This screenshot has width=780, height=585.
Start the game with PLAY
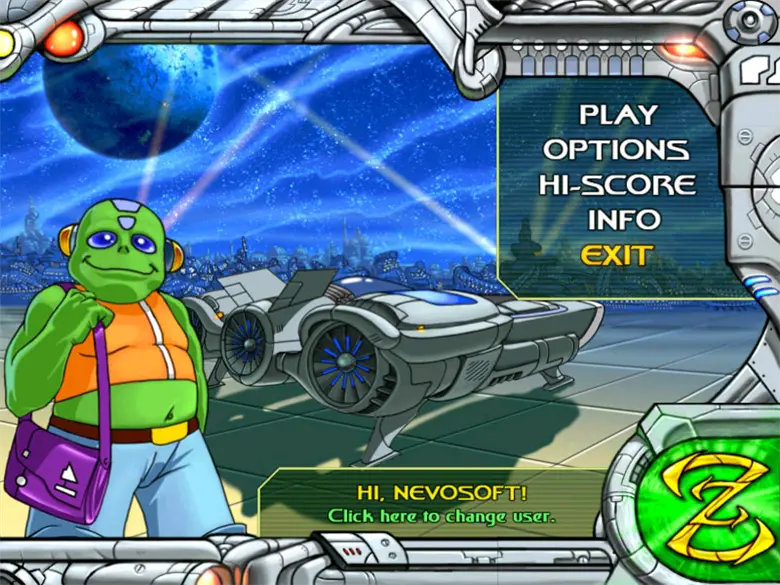[618, 115]
